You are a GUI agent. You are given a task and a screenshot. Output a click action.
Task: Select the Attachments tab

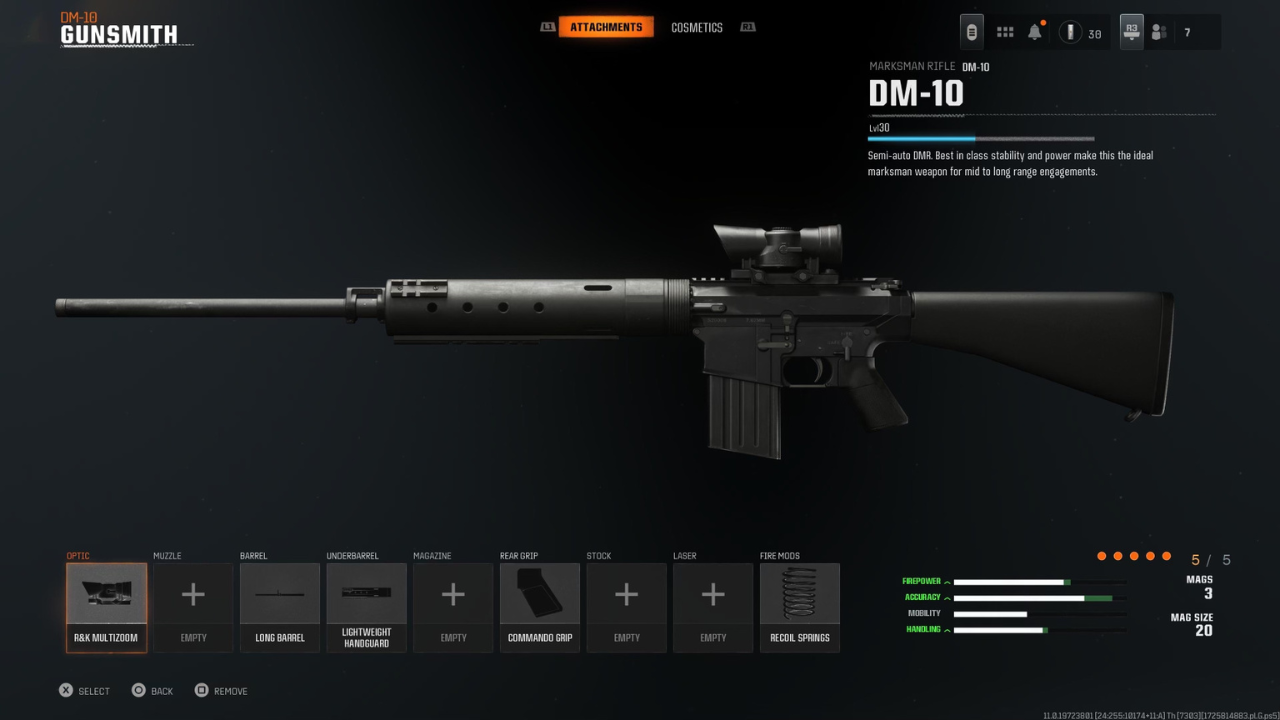click(606, 27)
